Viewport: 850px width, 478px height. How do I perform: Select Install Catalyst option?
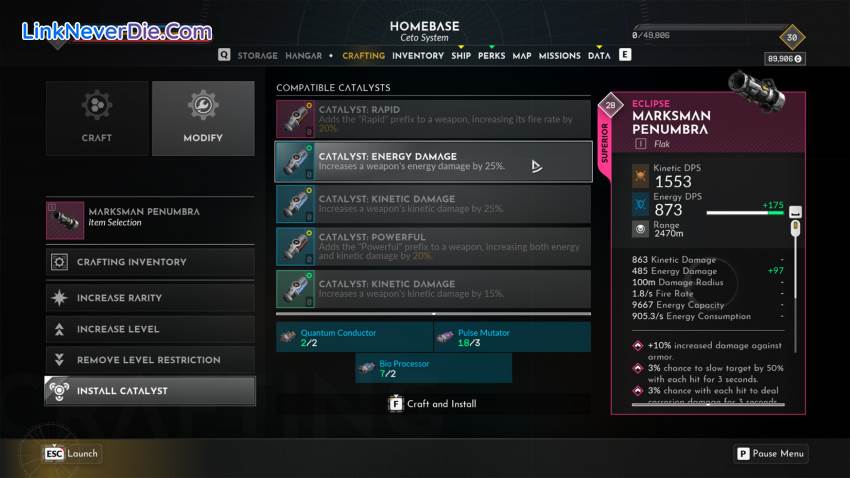coord(150,391)
